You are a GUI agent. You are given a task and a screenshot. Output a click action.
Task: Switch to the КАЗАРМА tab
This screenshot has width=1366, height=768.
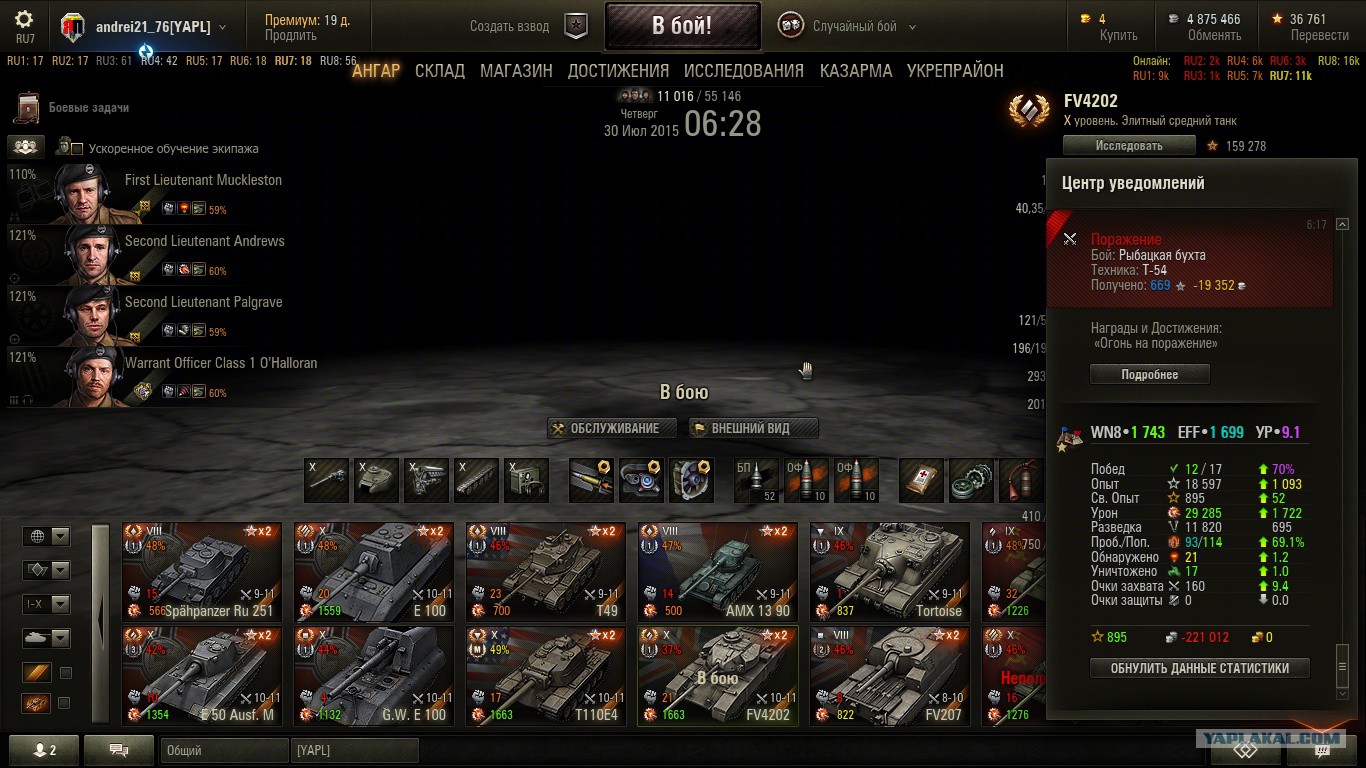[855, 71]
